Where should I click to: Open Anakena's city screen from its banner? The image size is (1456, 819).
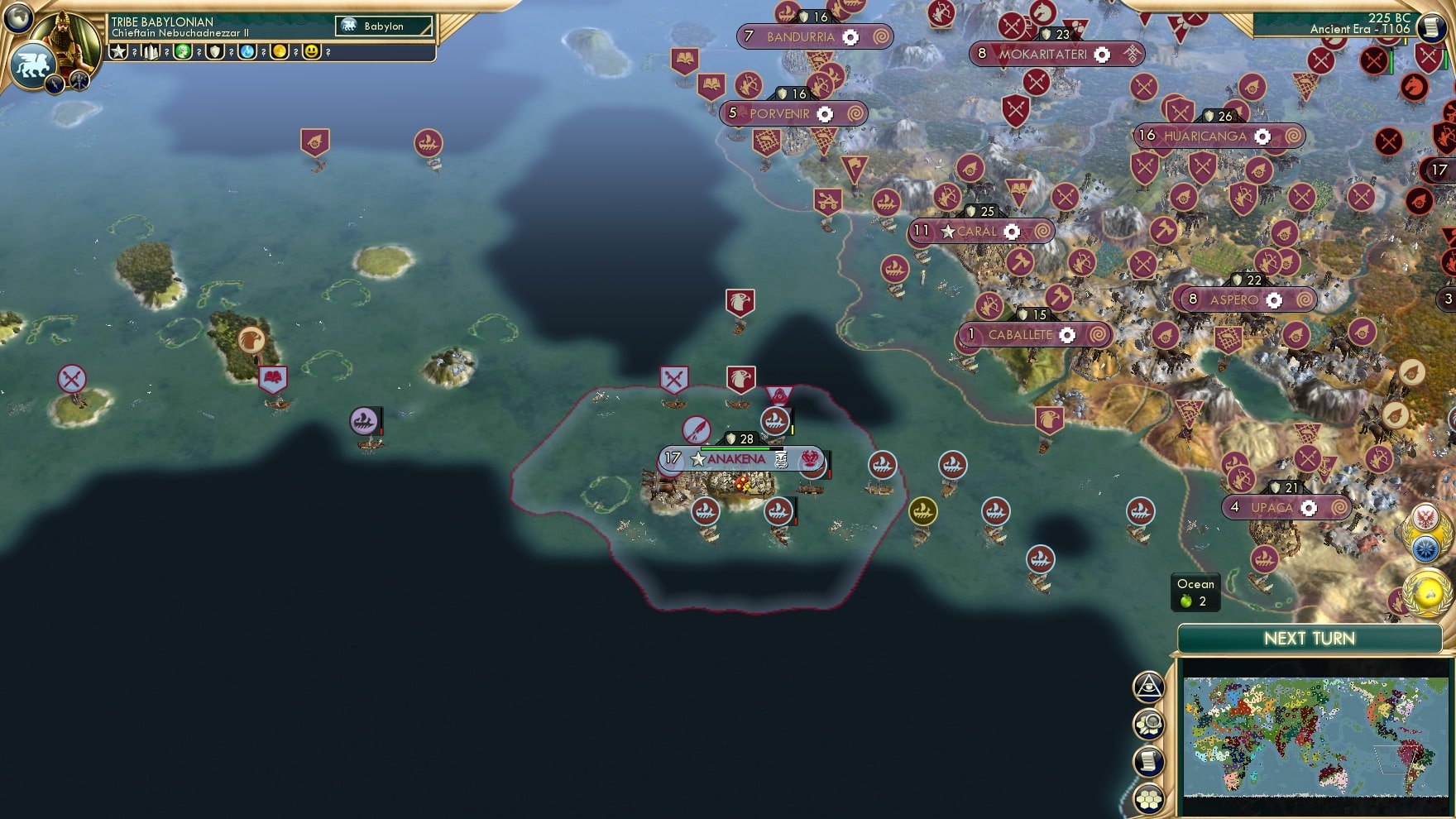click(737, 460)
